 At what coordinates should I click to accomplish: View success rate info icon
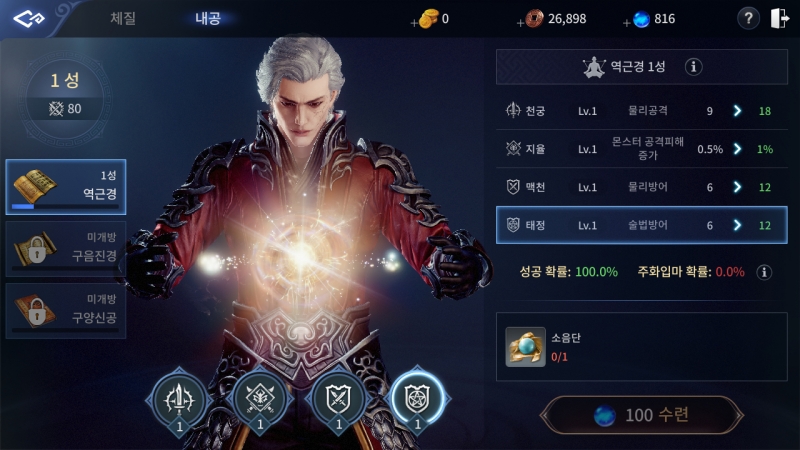coord(764,272)
